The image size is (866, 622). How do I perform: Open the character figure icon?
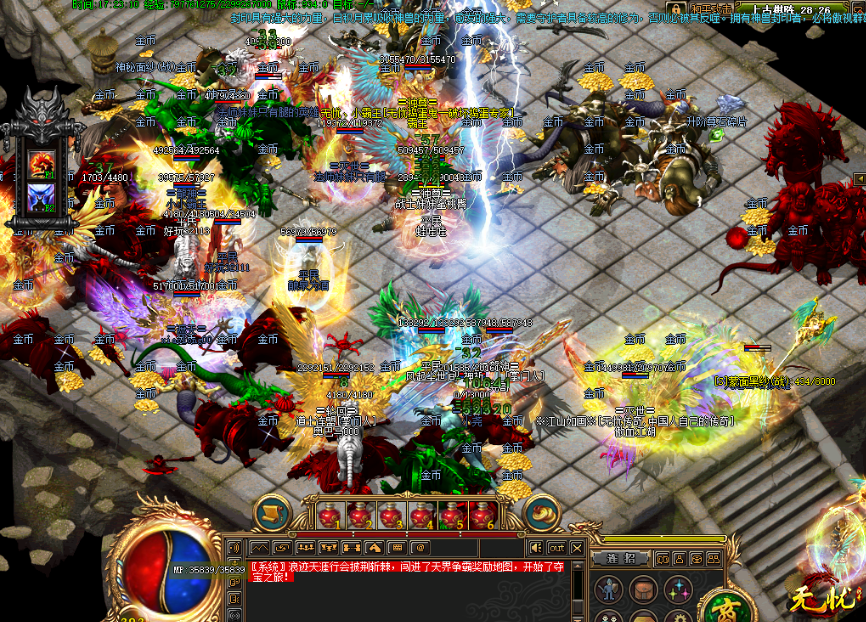[x=609, y=588]
